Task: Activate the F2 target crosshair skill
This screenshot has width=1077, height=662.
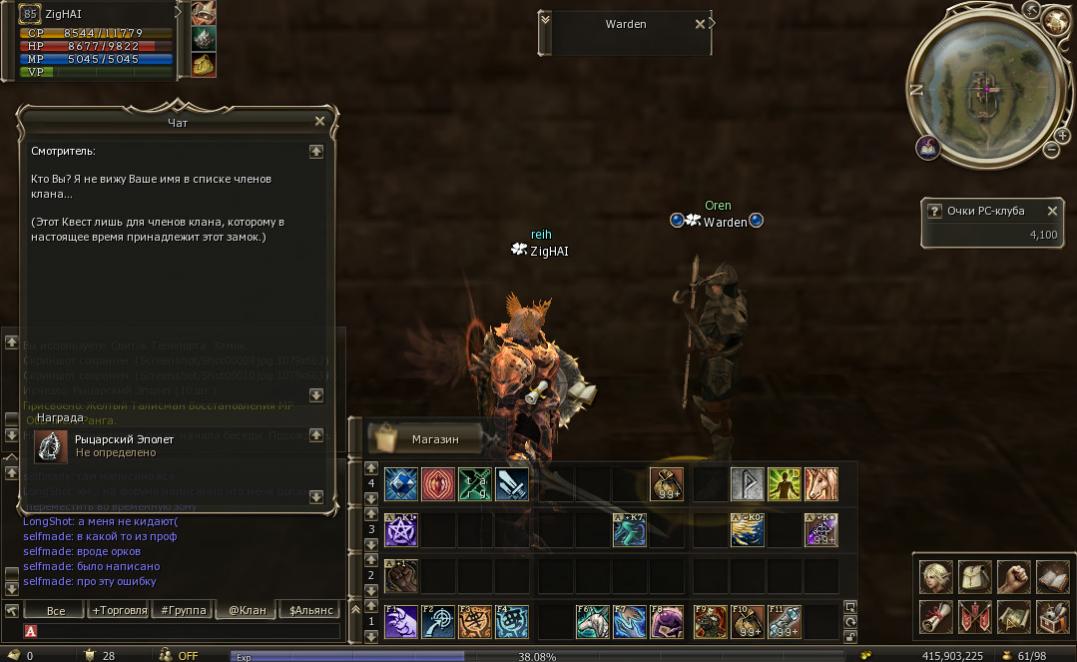Action: click(x=438, y=622)
